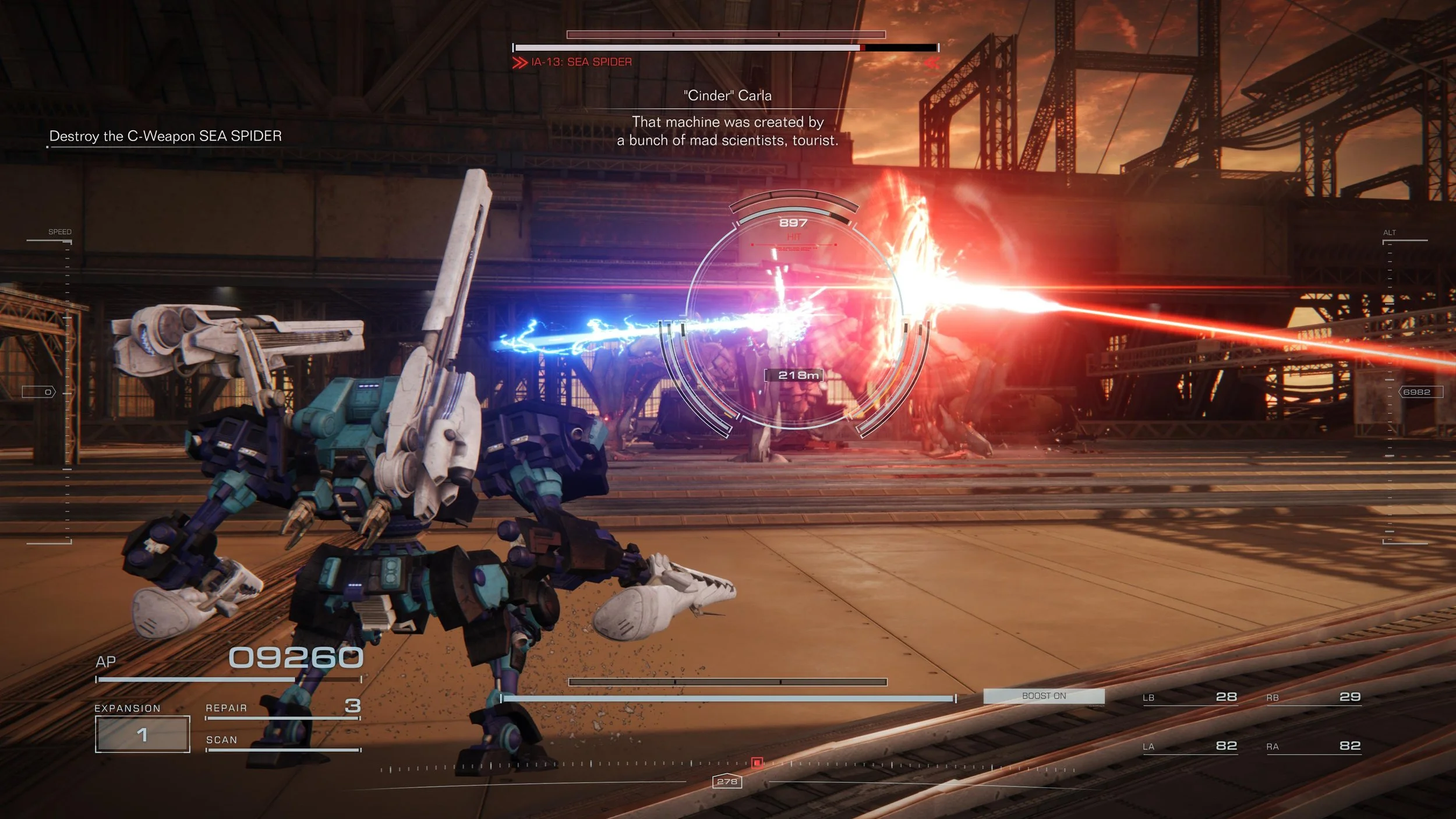Select the LB weapon slot
Screen dimensions: 1456x819
point(1189,697)
